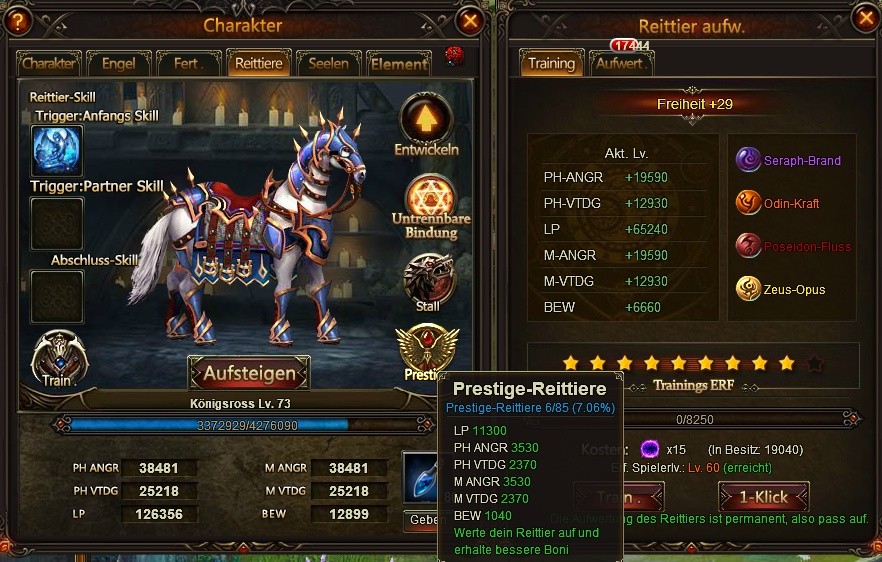Open the Fert. tab
Viewport: 882px width, 562px height.
coord(189,63)
